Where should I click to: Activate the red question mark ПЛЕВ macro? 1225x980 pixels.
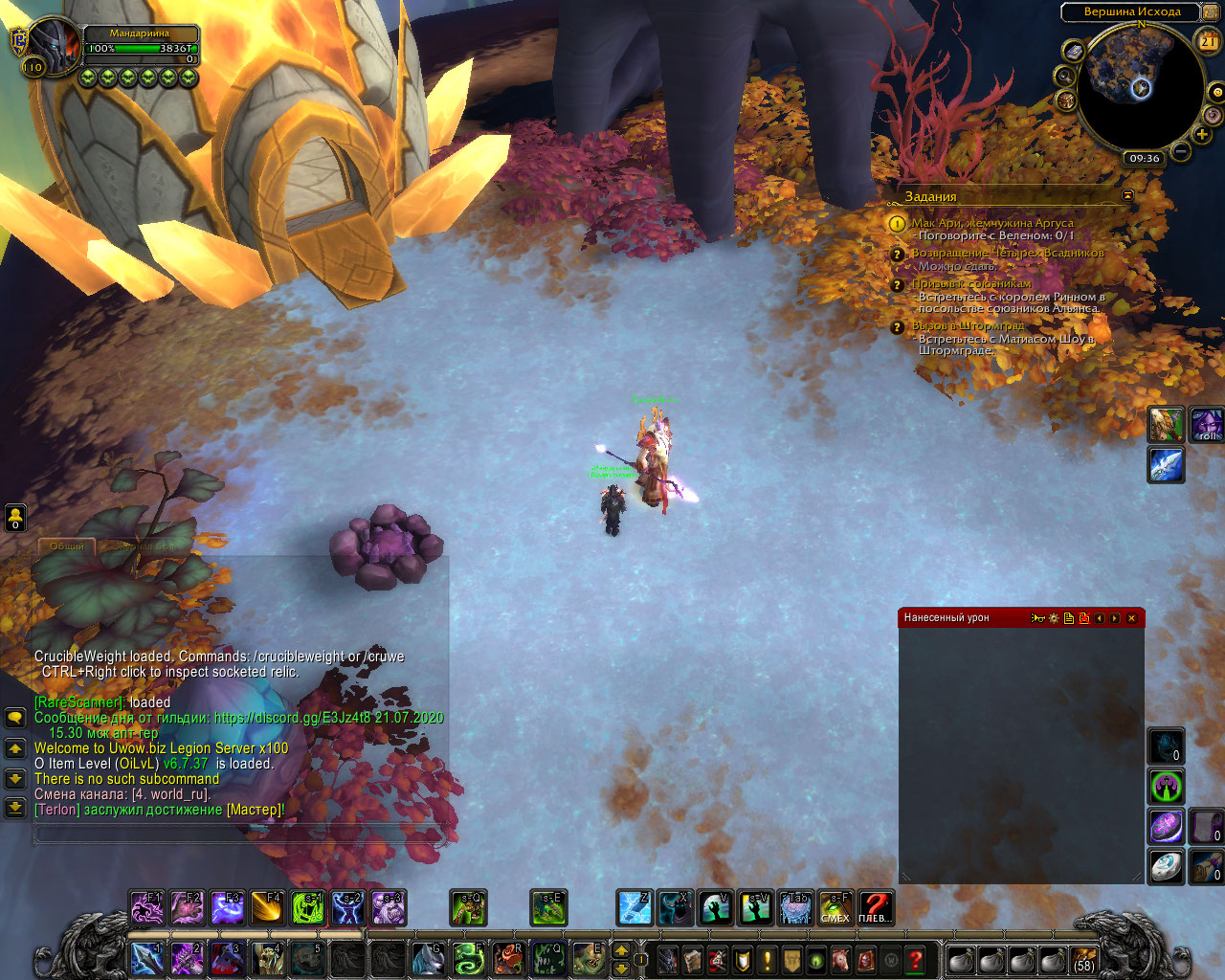tap(875, 907)
